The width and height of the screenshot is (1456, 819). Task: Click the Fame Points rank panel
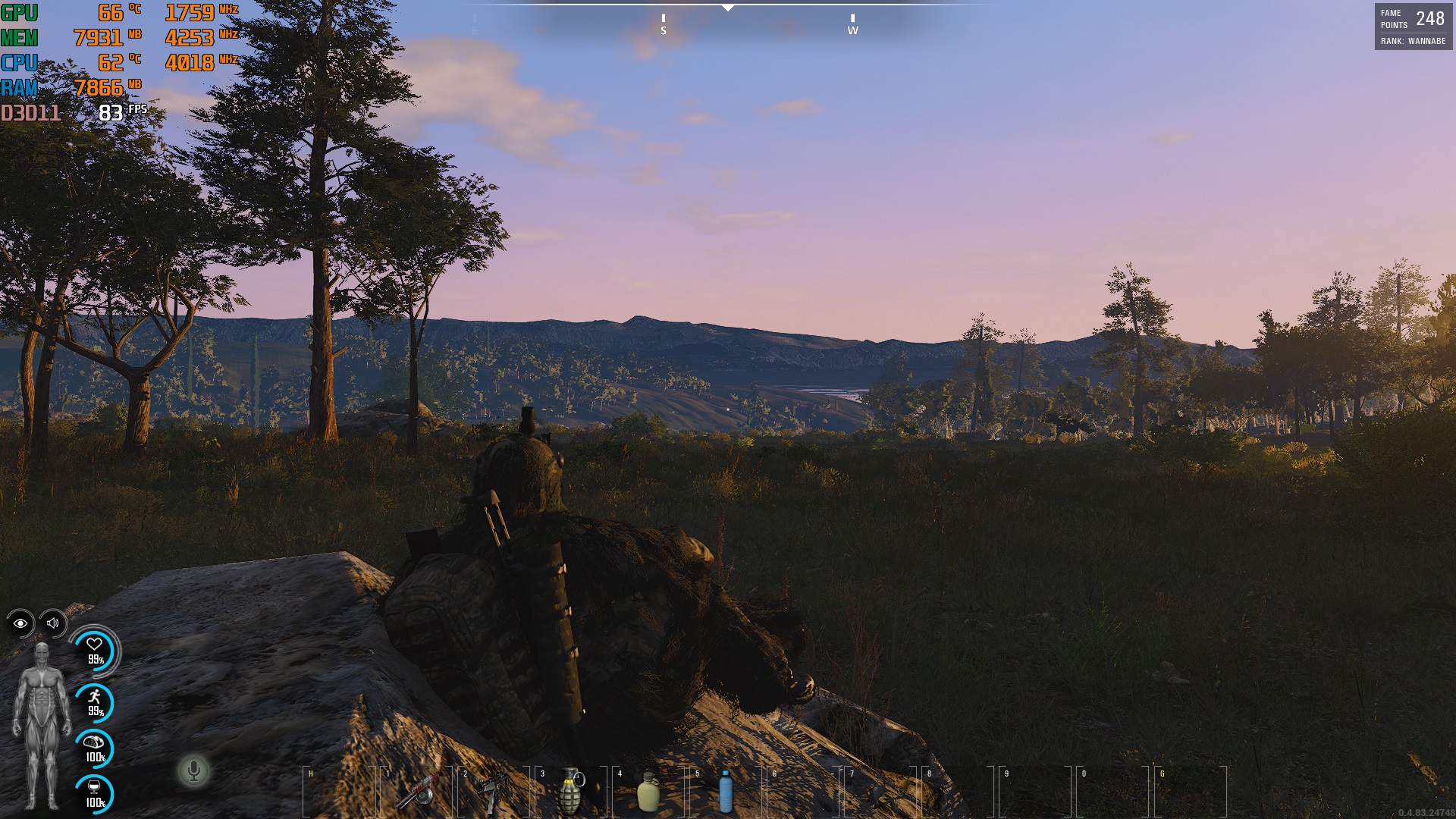[1413, 27]
